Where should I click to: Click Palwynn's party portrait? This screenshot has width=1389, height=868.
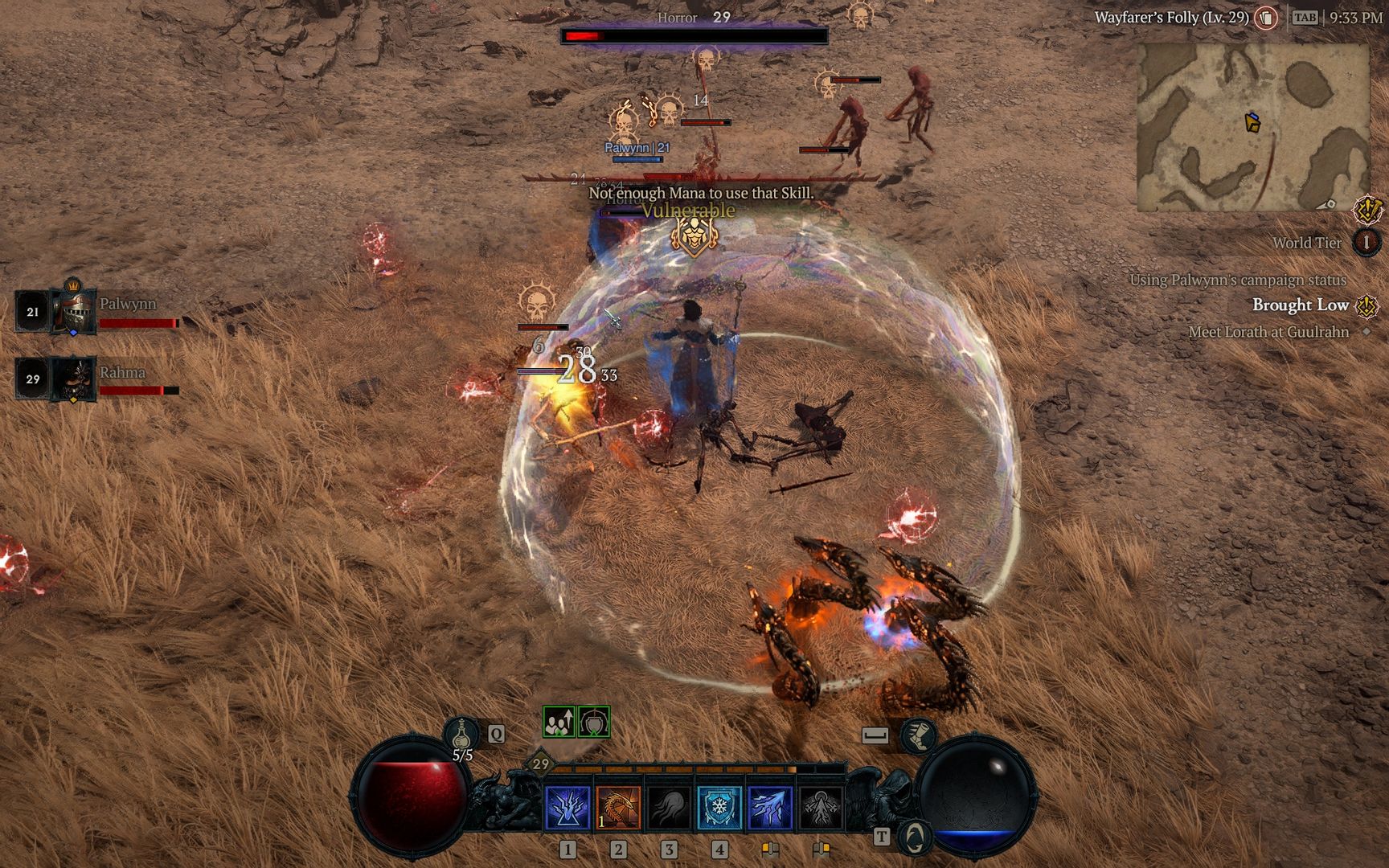click(73, 311)
